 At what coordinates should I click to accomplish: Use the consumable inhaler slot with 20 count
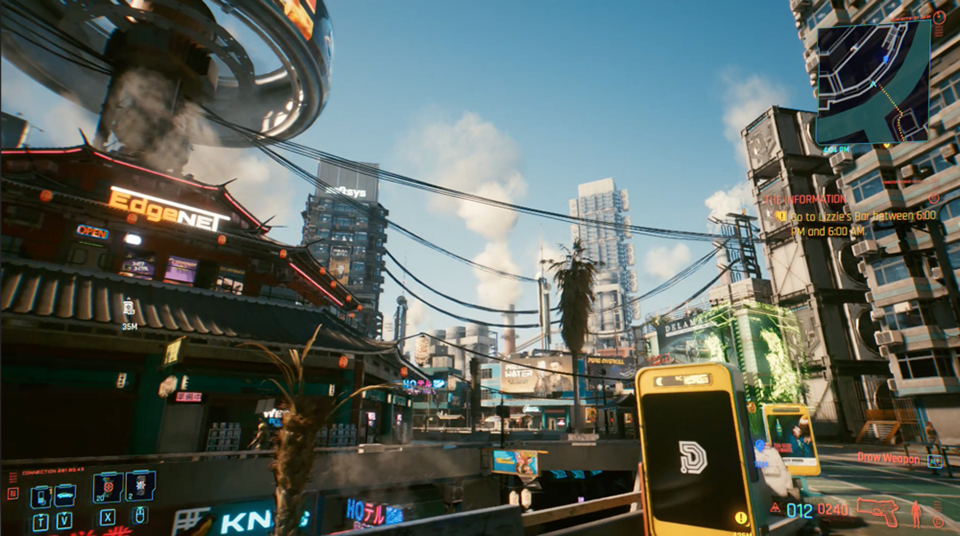click(106, 487)
